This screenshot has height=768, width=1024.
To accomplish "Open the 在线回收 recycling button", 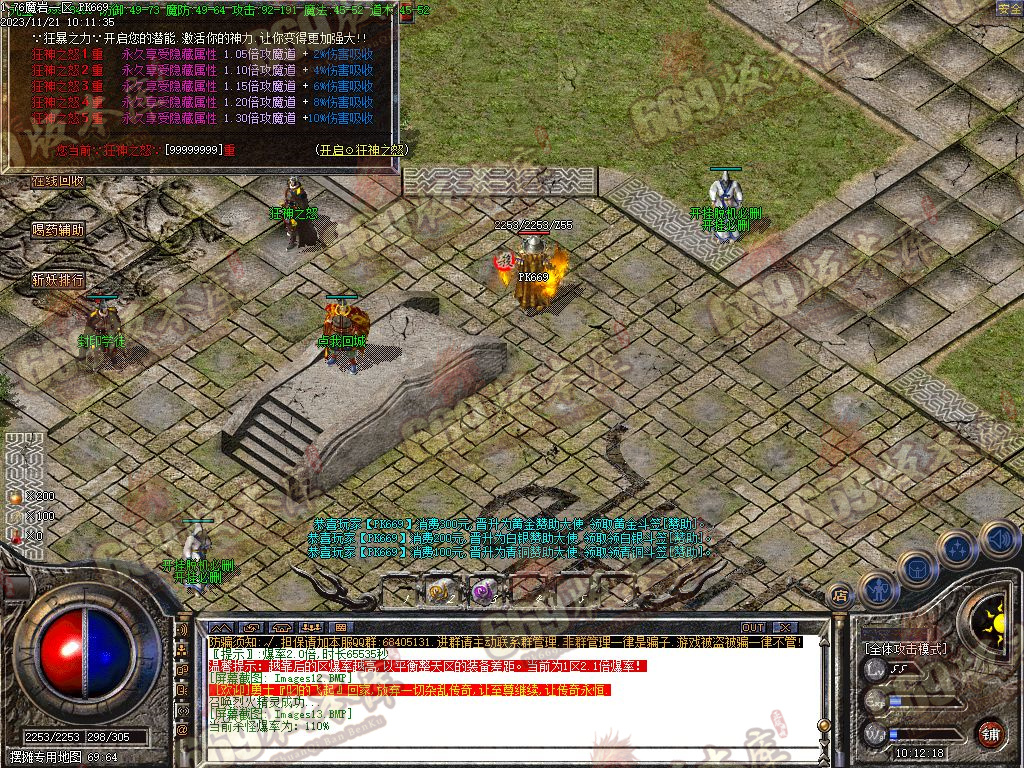I will point(57,181).
